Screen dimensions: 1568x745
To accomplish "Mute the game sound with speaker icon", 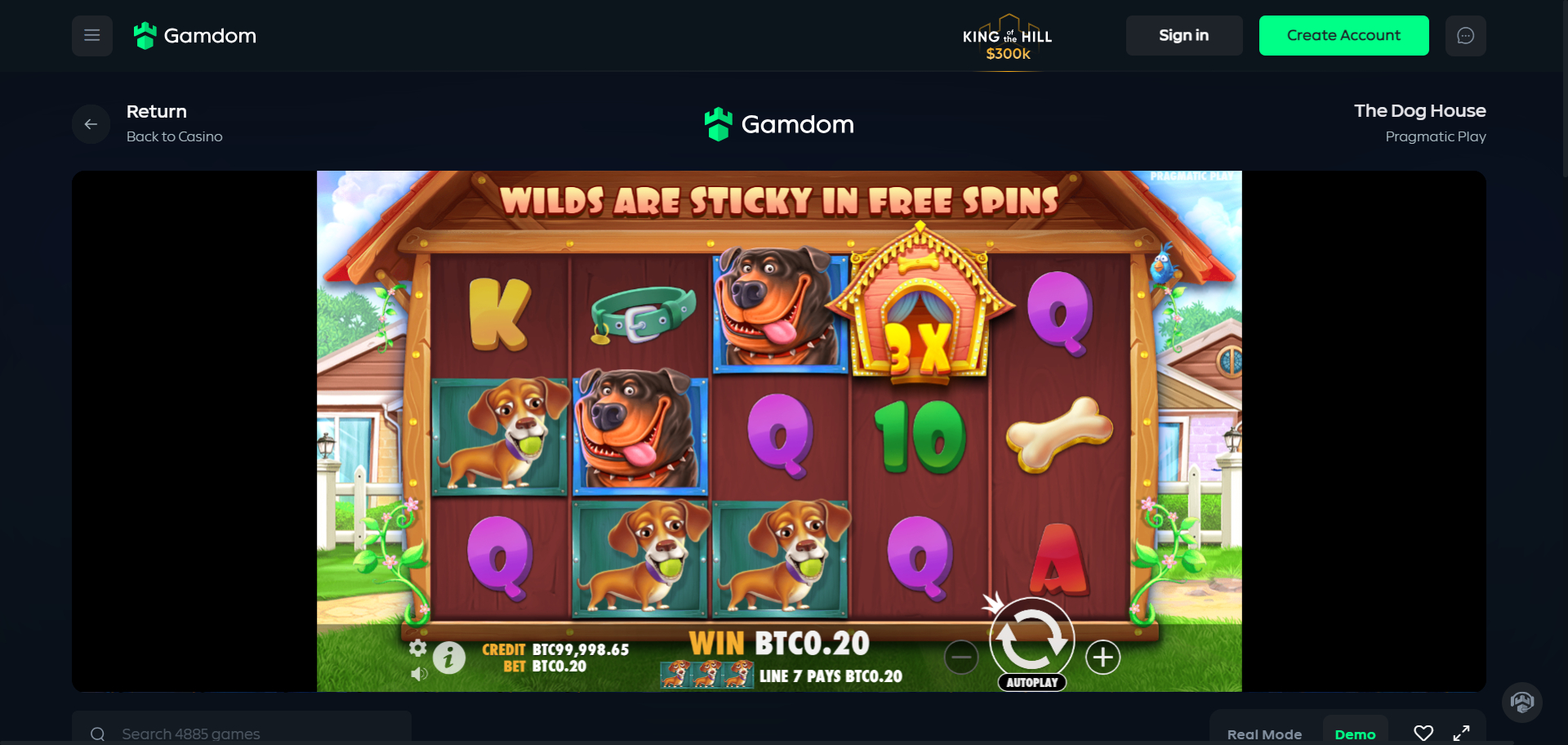I will click(420, 675).
